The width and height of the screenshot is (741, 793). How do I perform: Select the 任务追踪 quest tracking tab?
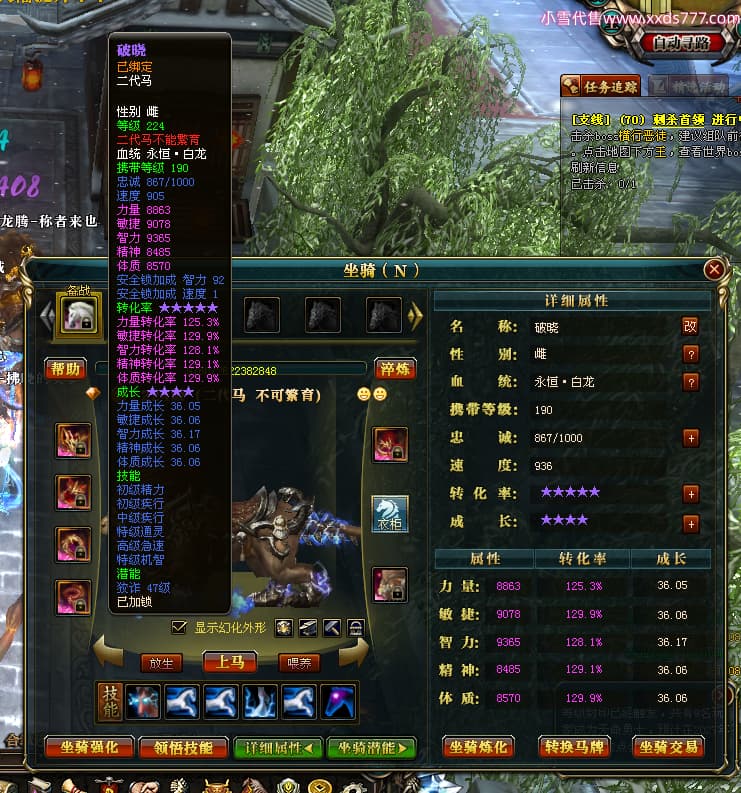coord(601,86)
